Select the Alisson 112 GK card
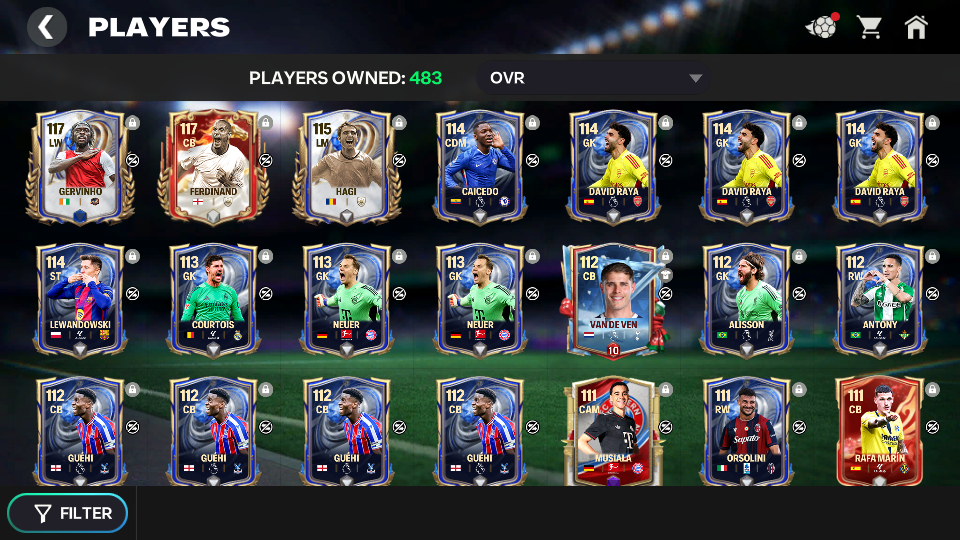Viewport: 960px width, 540px height. point(746,300)
